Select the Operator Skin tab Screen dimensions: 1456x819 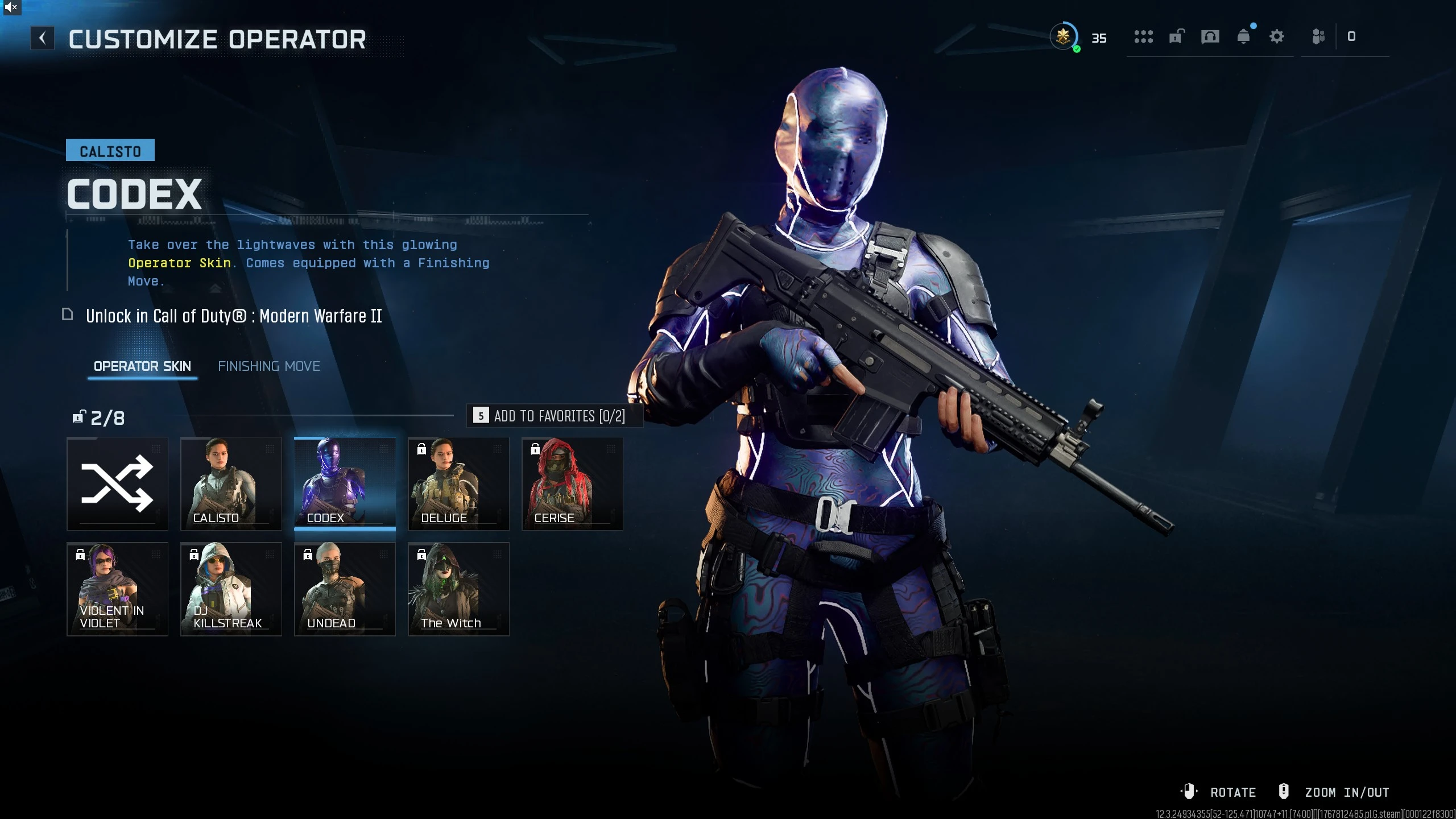point(142,366)
